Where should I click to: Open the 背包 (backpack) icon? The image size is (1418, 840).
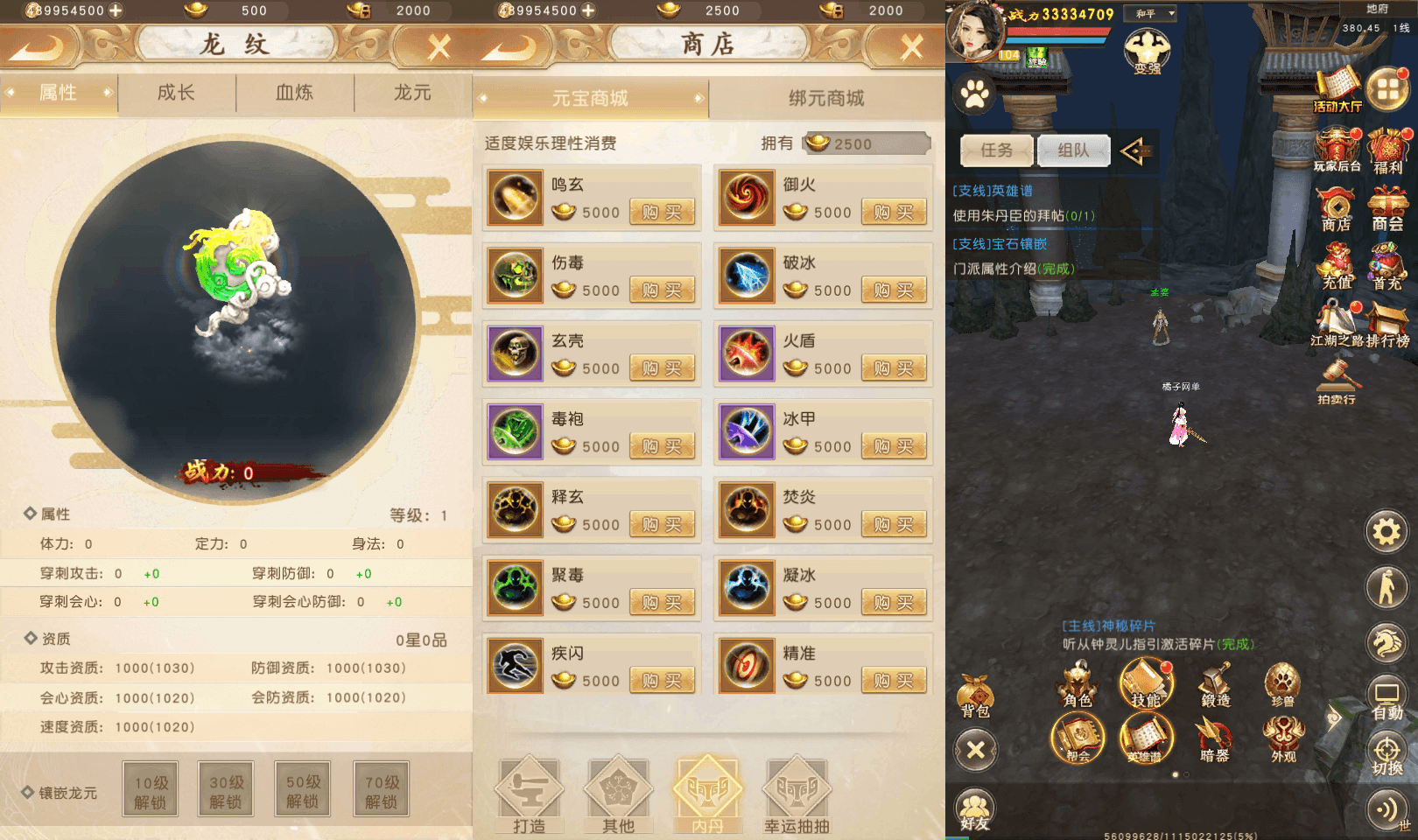[x=974, y=691]
